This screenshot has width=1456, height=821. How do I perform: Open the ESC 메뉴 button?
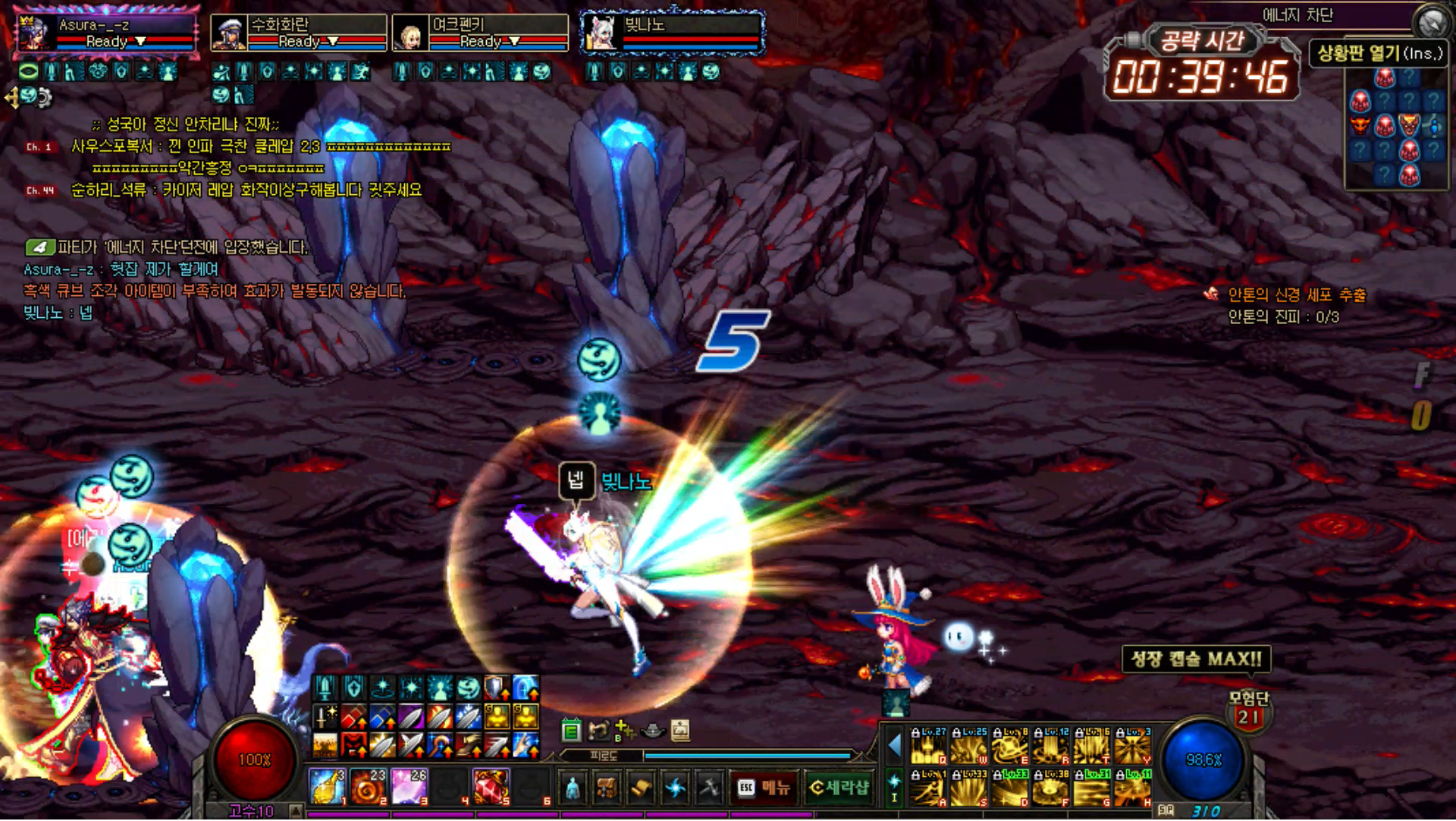click(x=764, y=788)
